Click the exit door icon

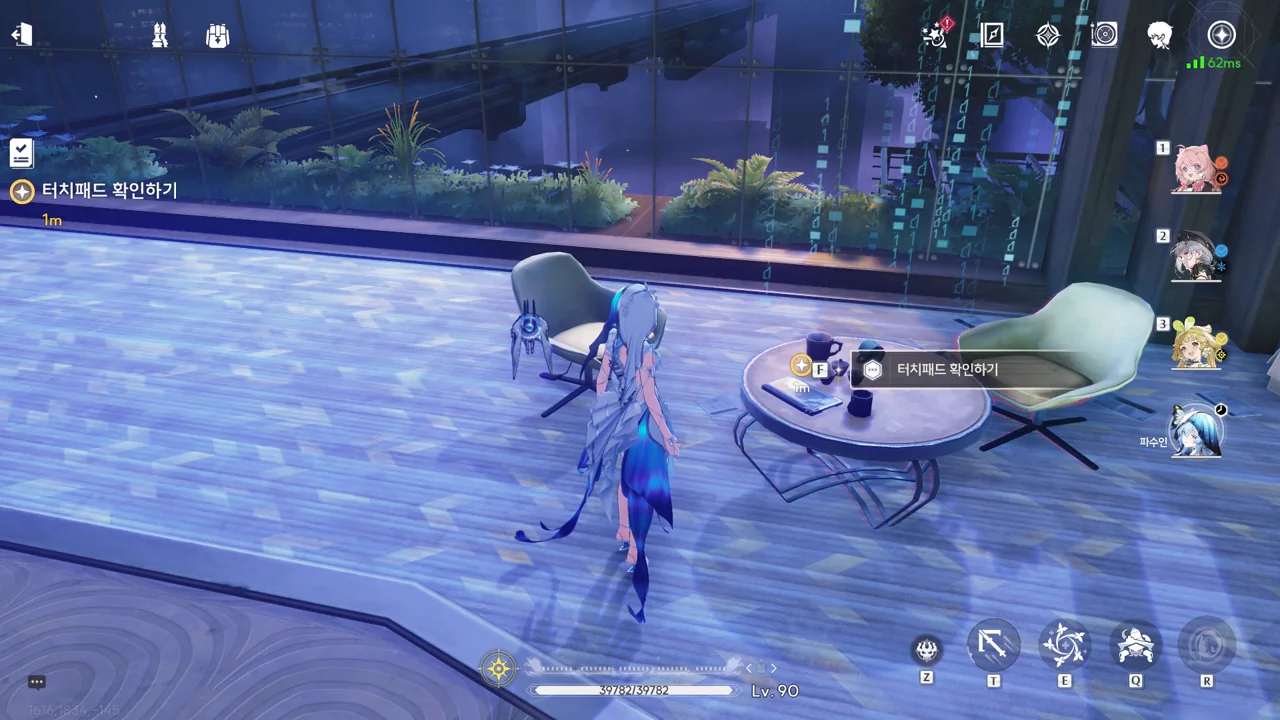coord(22,35)
